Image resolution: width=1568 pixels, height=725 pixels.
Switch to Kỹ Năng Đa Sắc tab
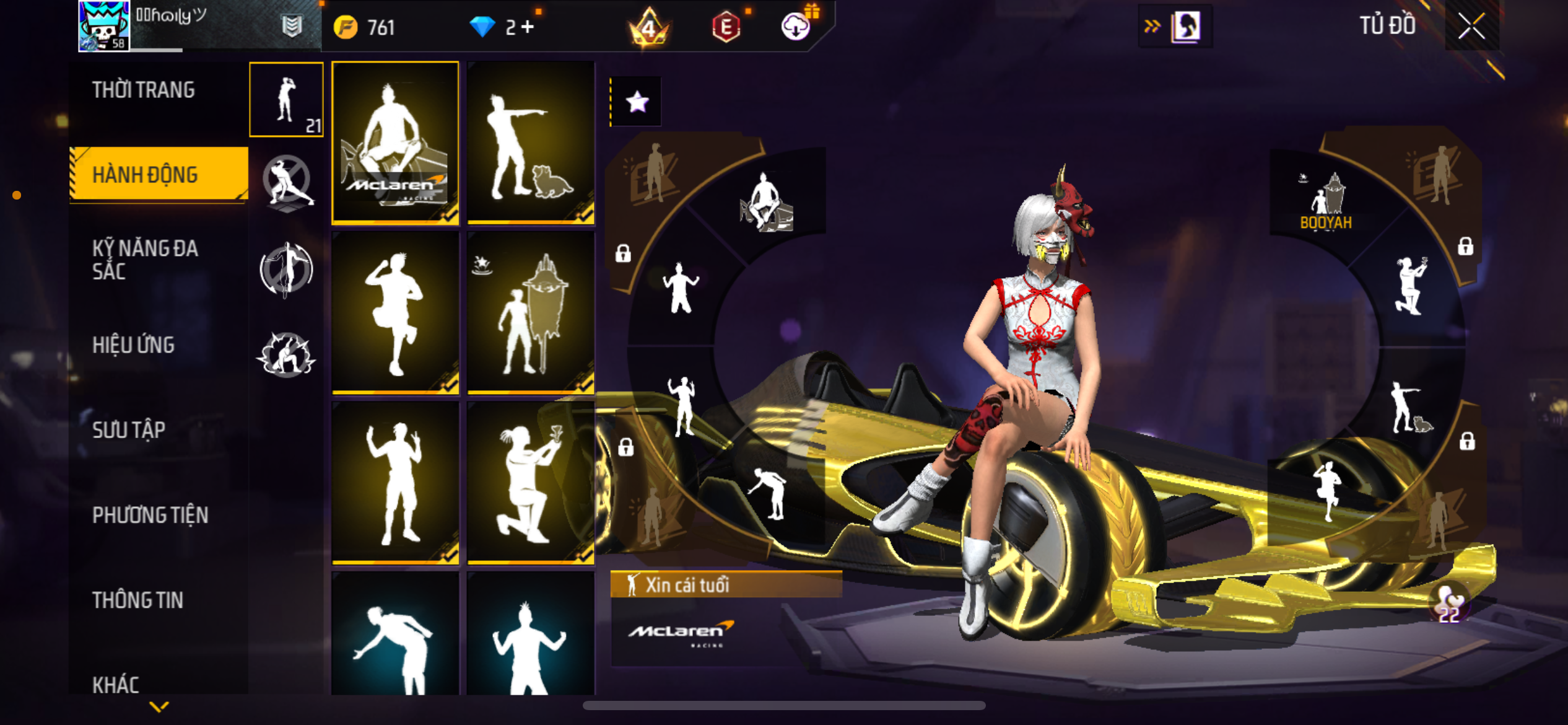point(145,260)
